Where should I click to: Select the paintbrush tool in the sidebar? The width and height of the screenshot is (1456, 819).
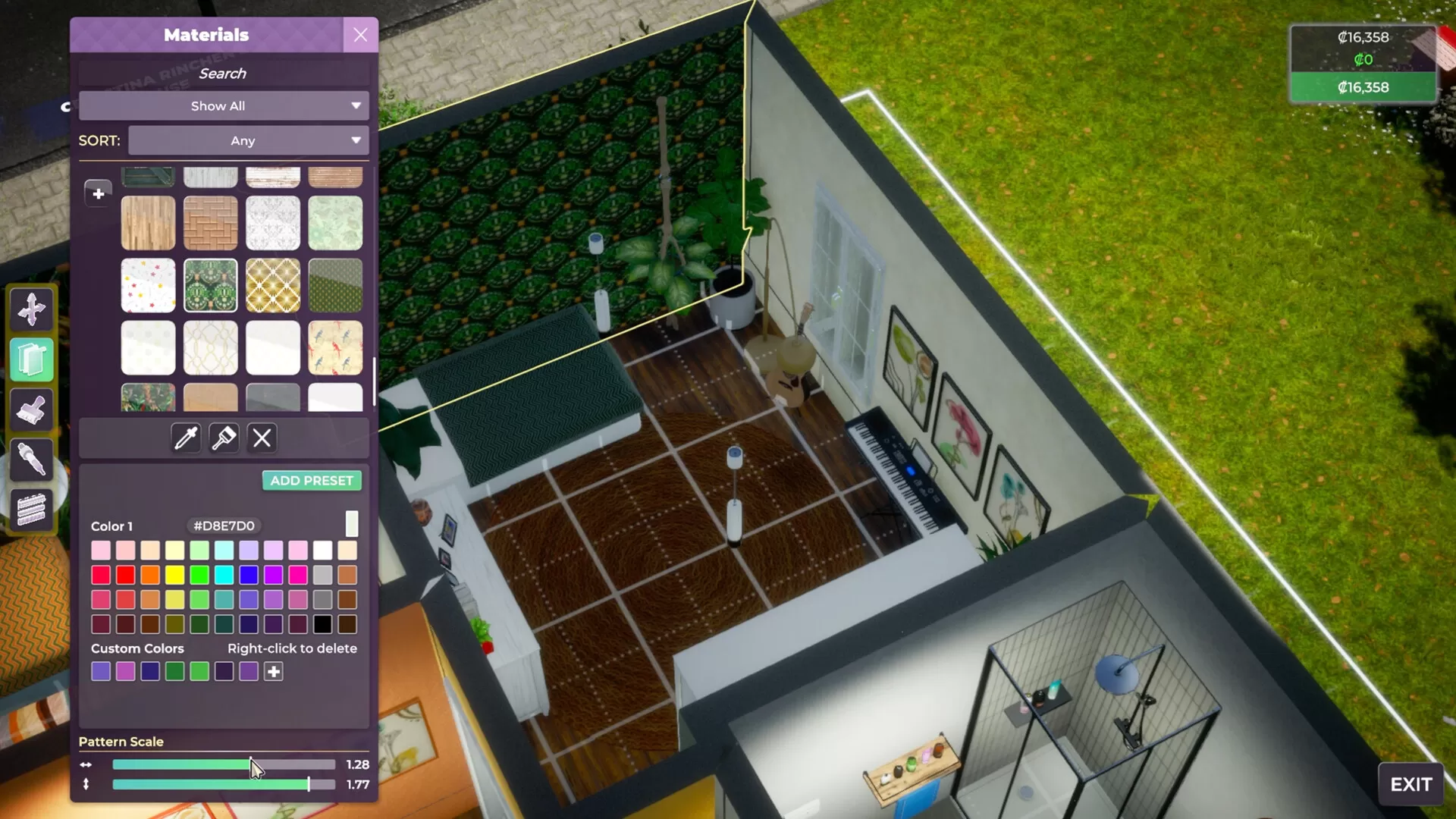tap(32, 409)
